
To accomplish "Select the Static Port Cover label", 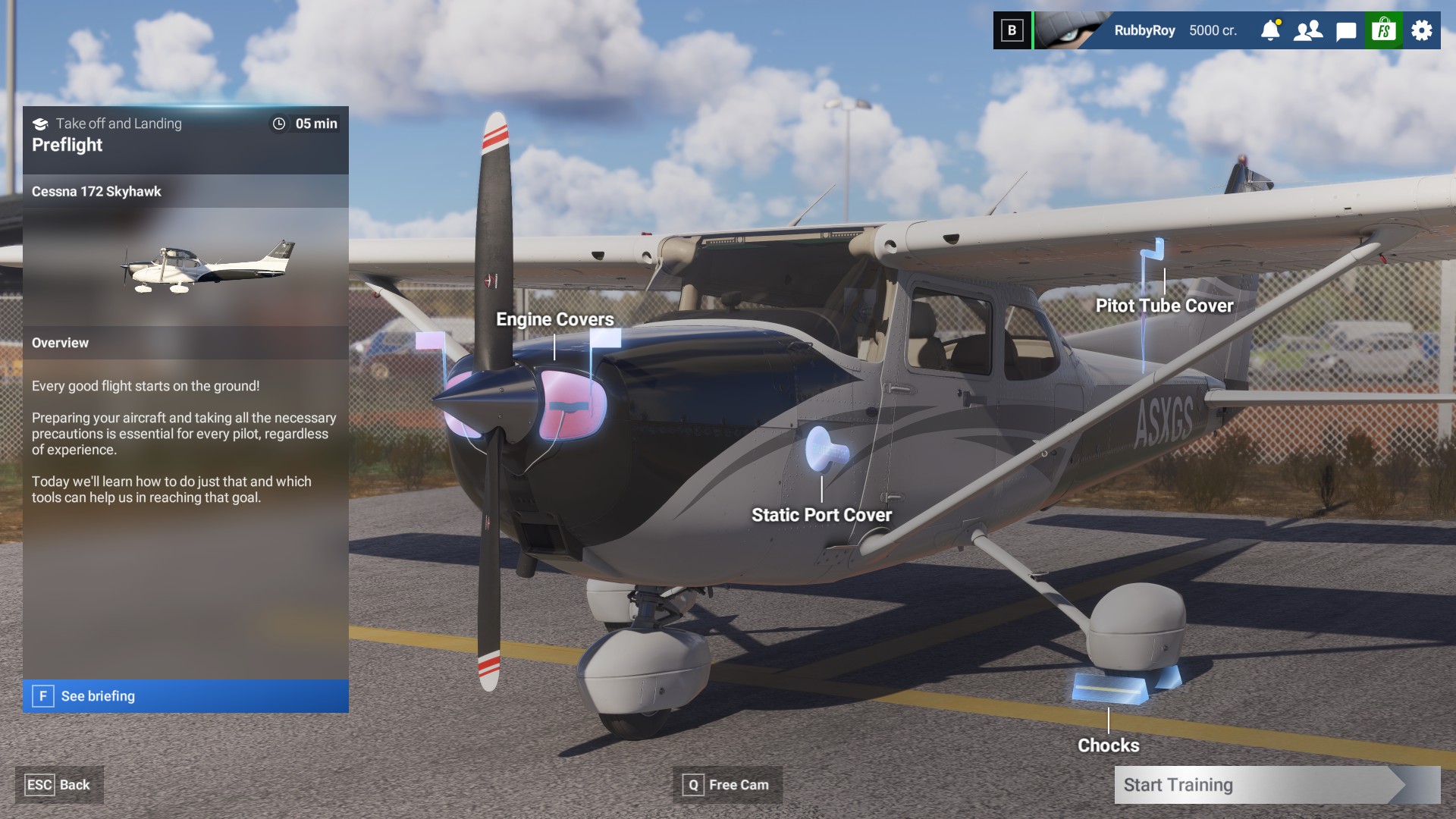I will [x=821, y=515].
